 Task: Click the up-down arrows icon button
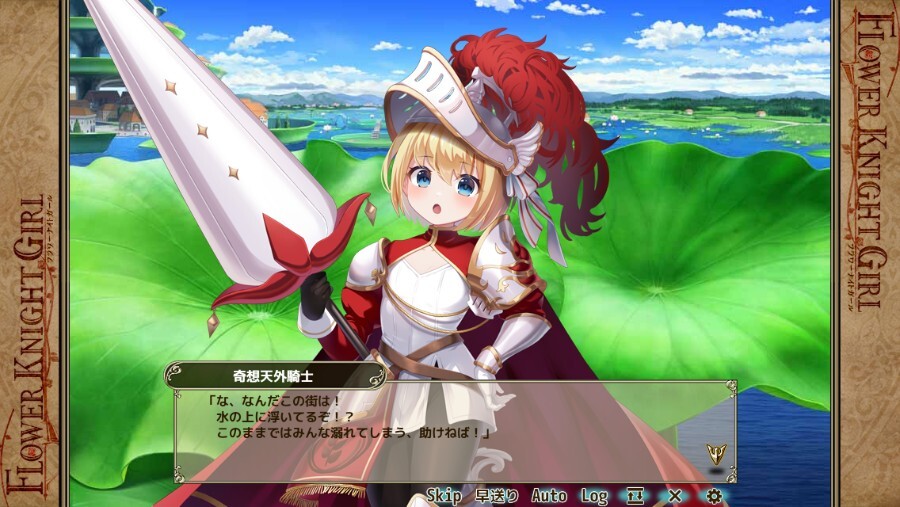(x=635, y=496)
